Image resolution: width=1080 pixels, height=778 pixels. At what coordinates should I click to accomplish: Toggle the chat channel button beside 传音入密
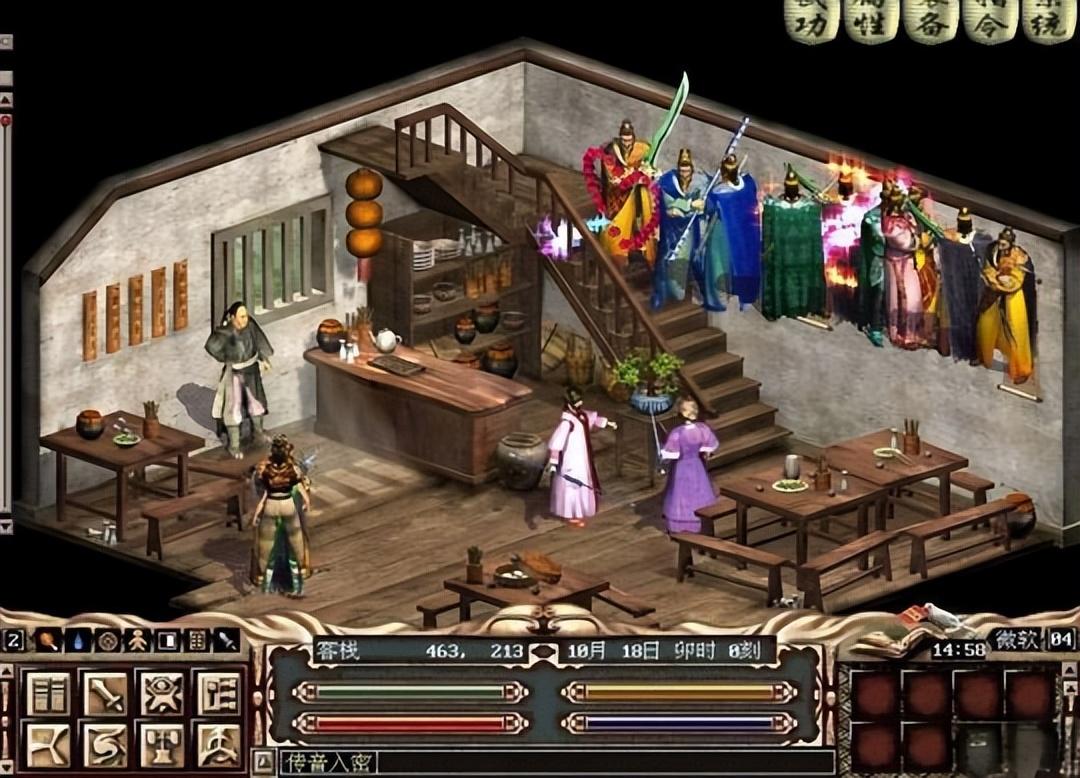(261, 762)
